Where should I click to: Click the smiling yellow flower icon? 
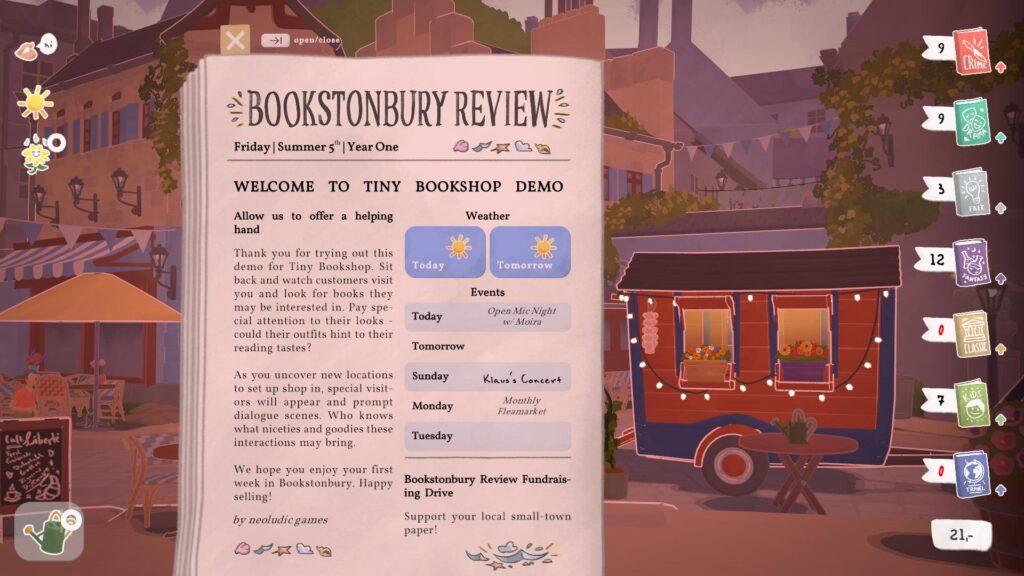tap(36, 154)
